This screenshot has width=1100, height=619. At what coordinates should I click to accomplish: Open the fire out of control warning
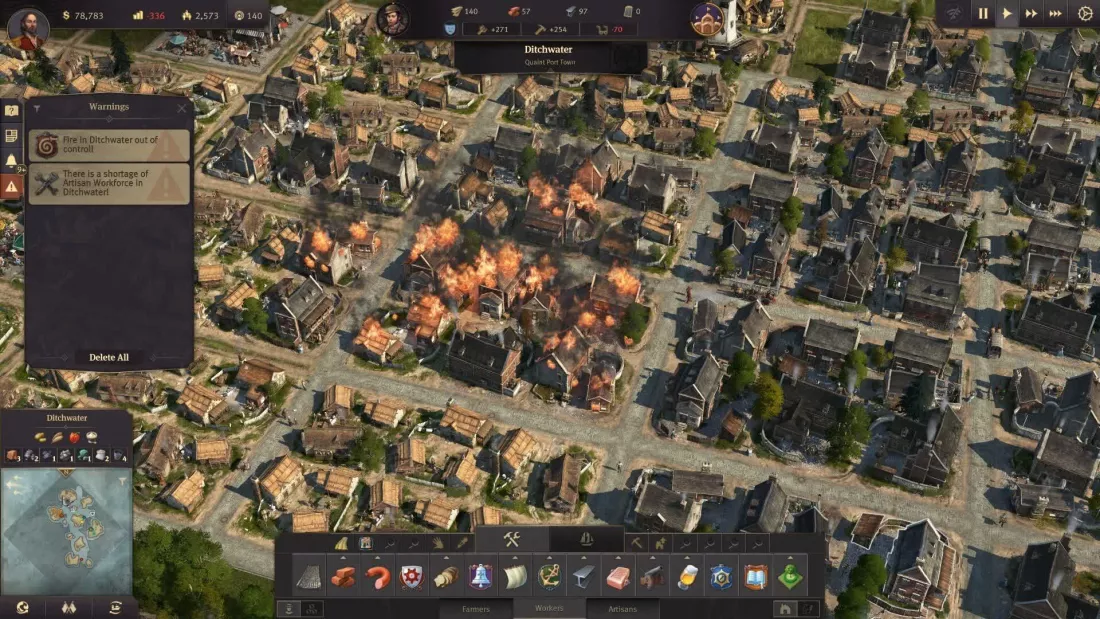108,145
